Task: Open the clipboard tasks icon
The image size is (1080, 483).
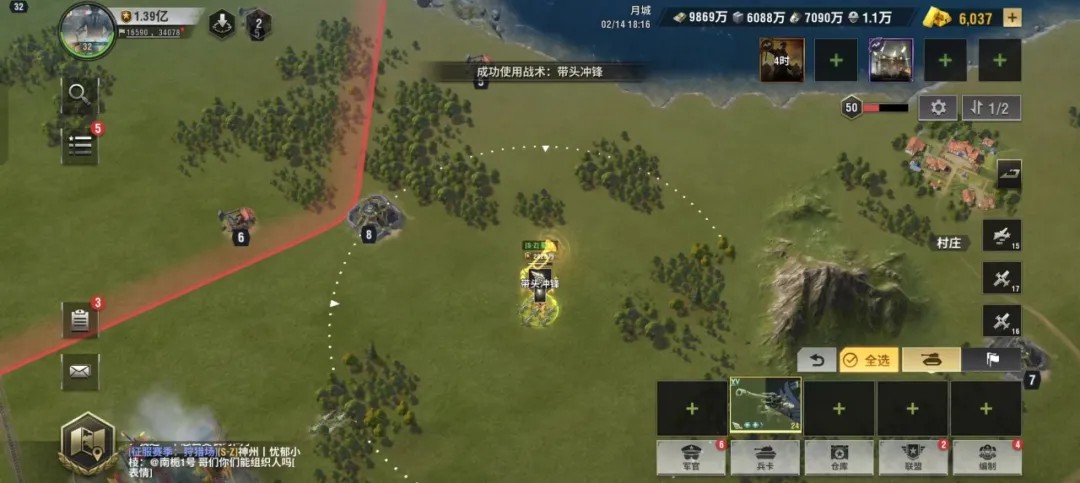Action: pyautogui.click(x=79, y=320)
